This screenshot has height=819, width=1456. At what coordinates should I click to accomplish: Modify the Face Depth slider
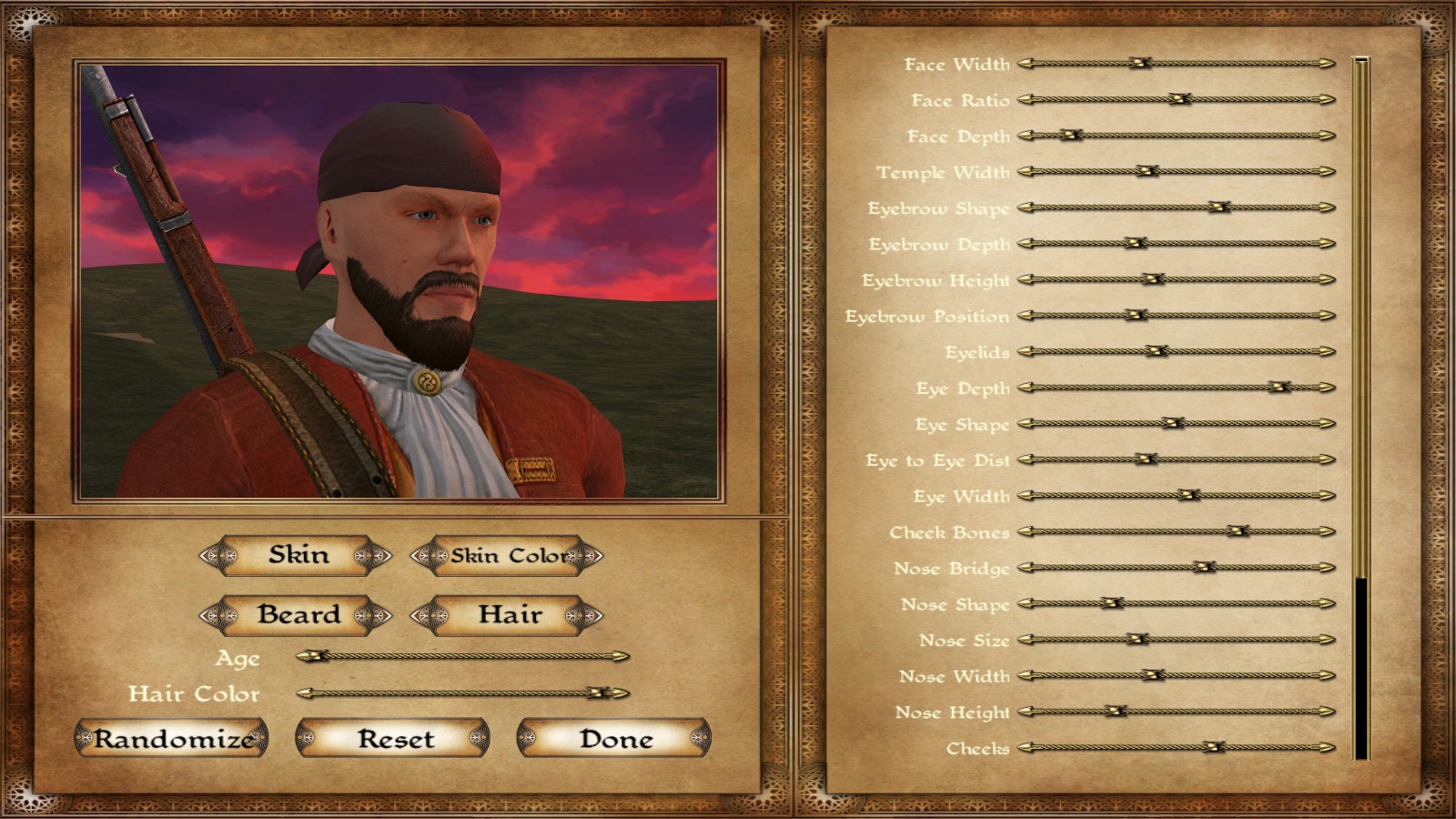[x=1176, y=136]
